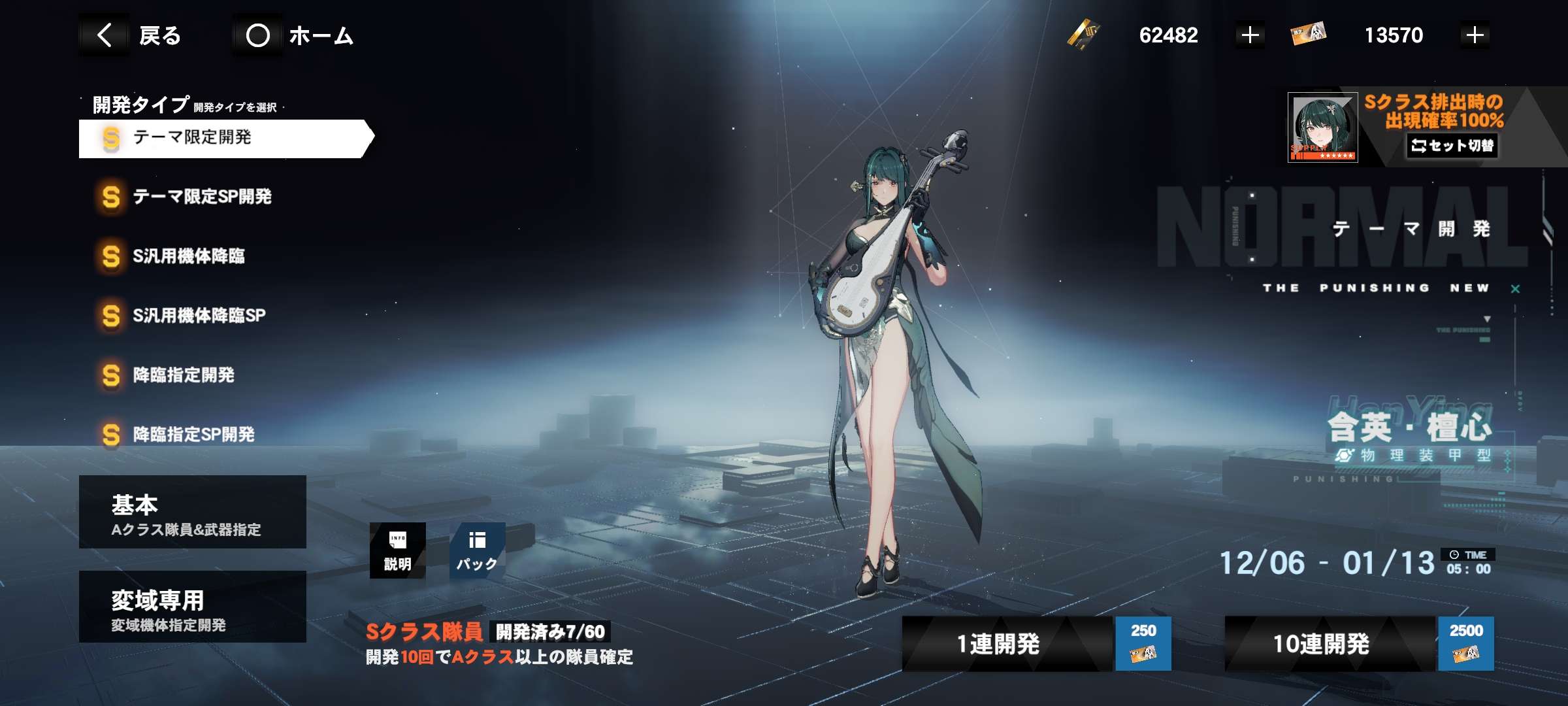
Task: Select 降臨指定開発 option
Action: point(183,375)
